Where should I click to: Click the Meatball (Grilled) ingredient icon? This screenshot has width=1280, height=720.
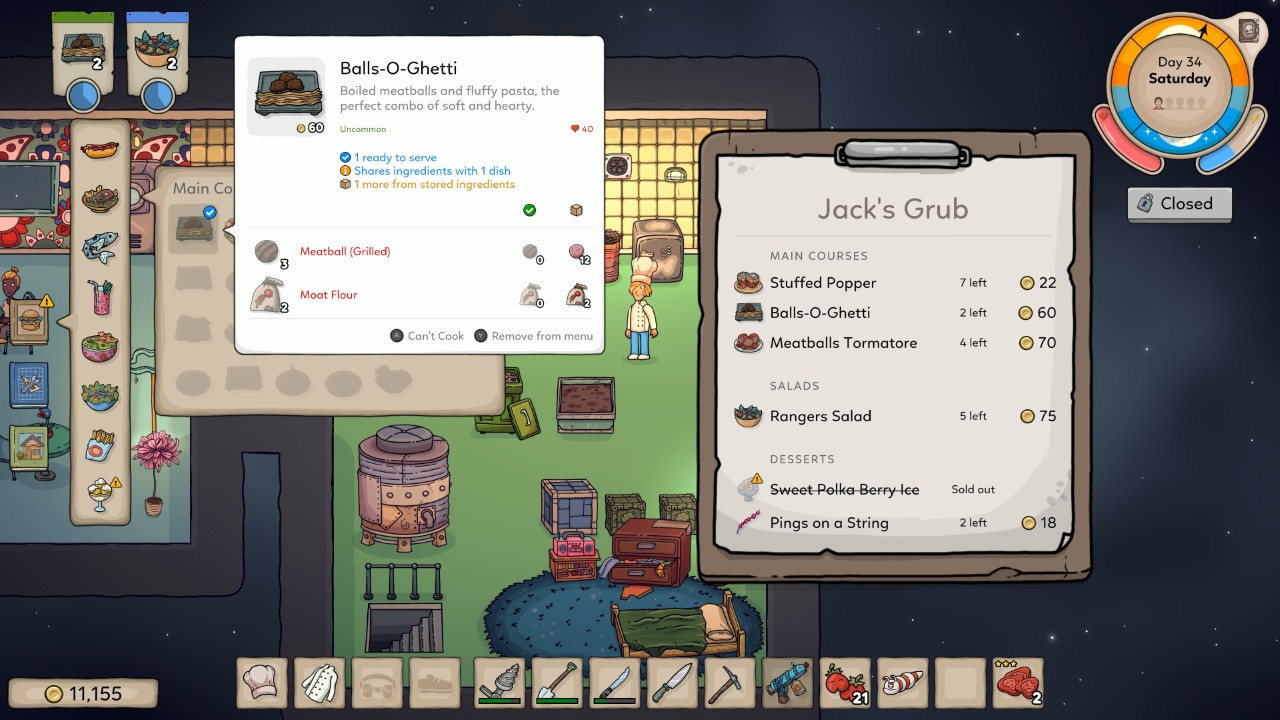[268, 252]
